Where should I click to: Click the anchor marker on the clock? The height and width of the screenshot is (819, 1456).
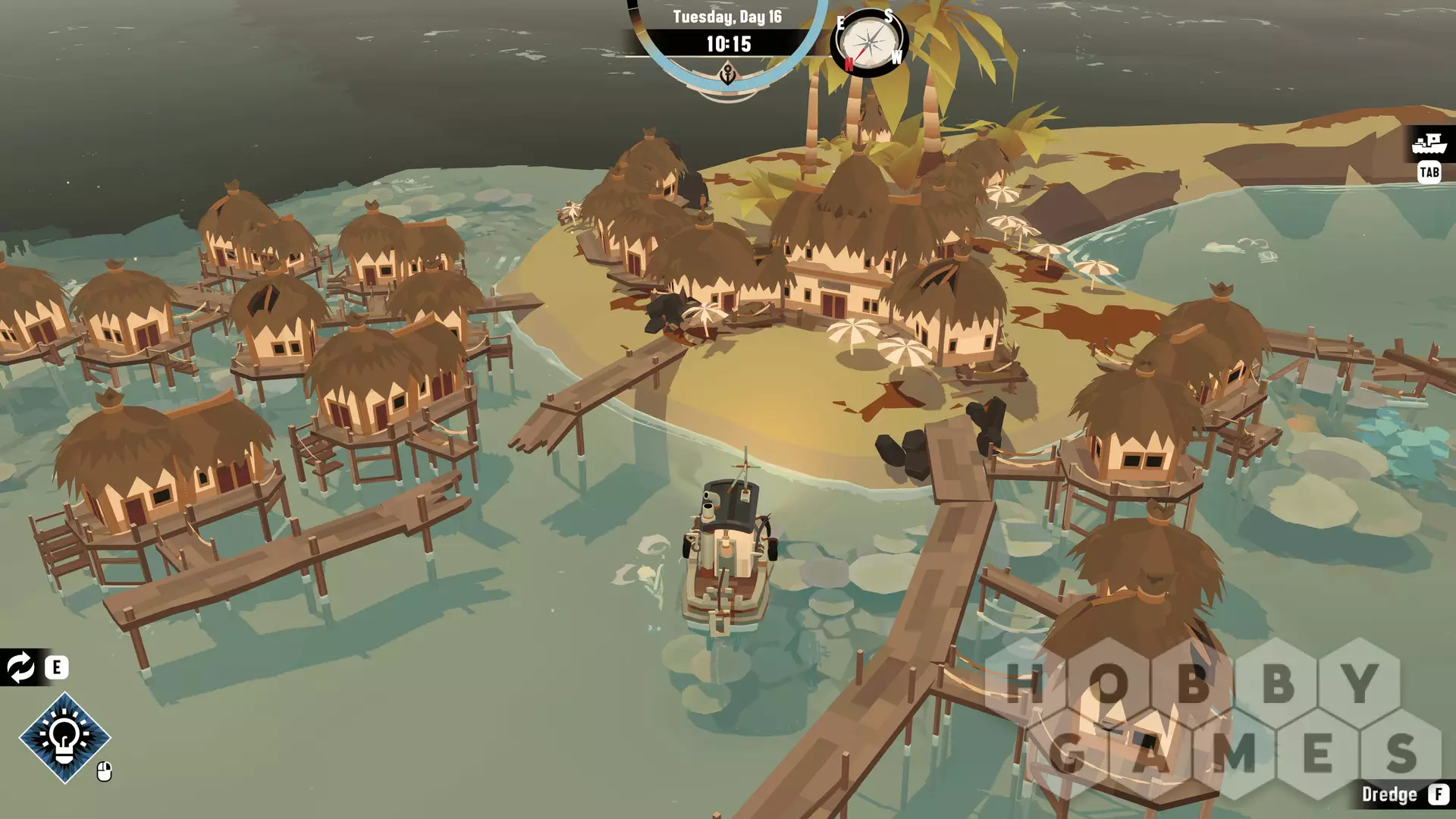(x=727, y=74)
